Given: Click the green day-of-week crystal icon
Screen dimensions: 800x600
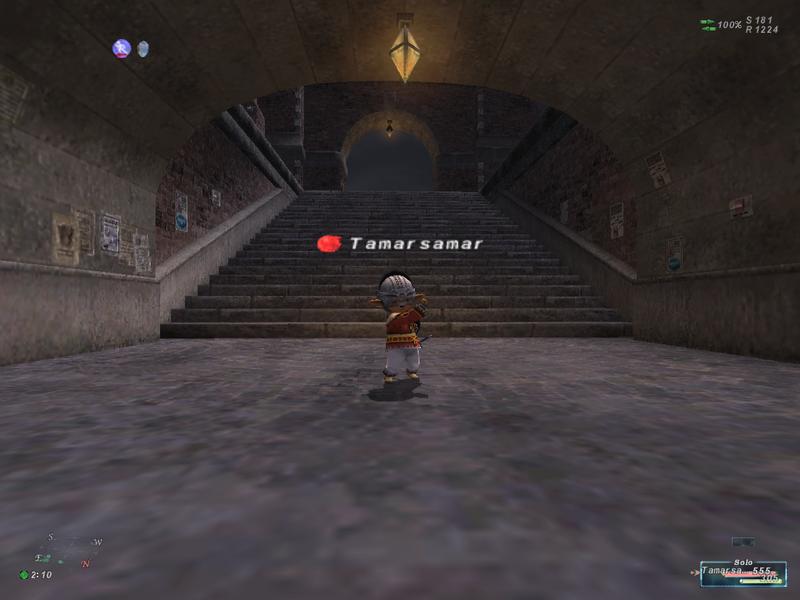Looking at the screenshot, I should [x=24, y=575].
